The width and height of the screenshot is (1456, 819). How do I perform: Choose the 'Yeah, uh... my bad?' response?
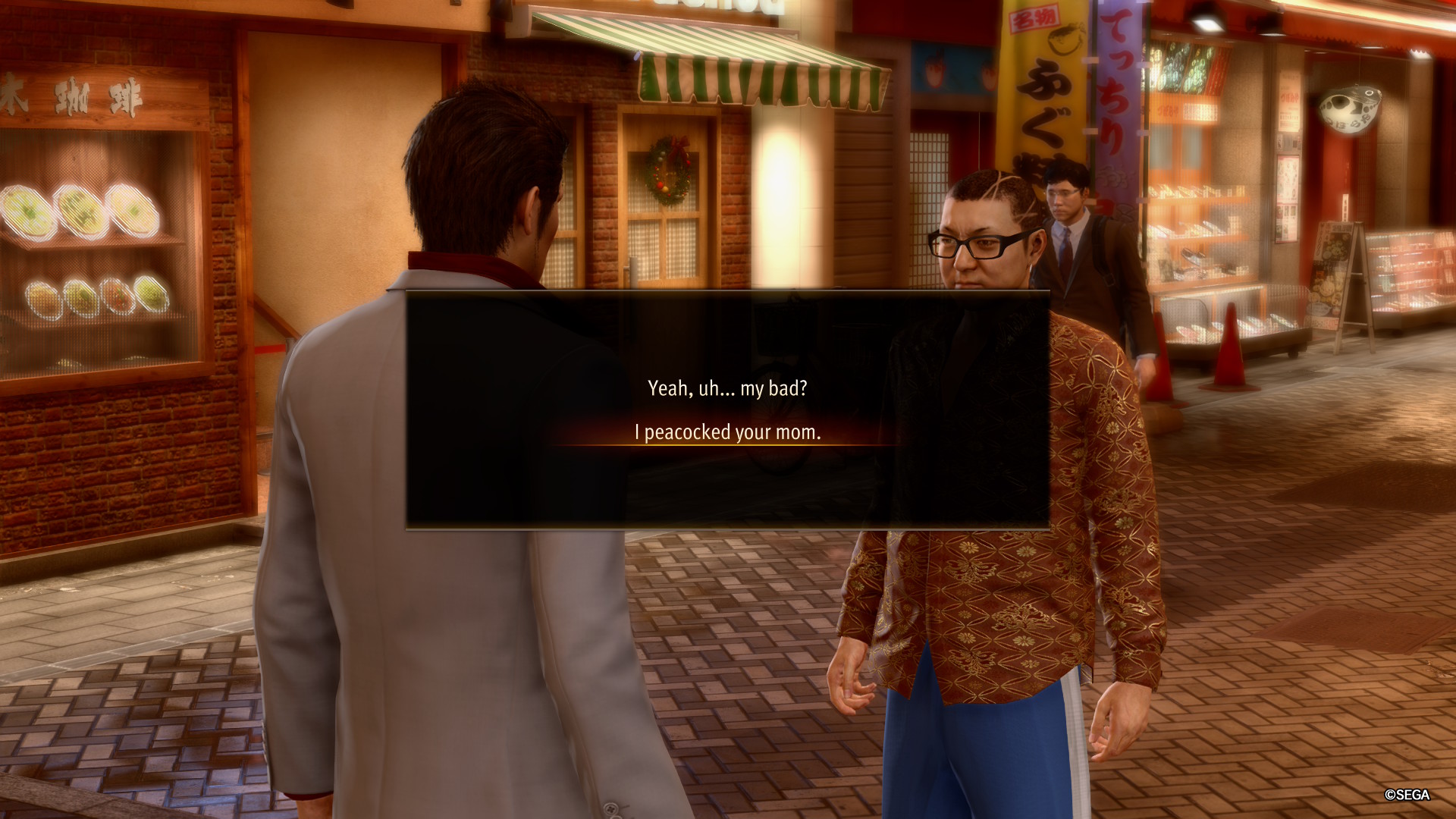(x=728, y=388)
